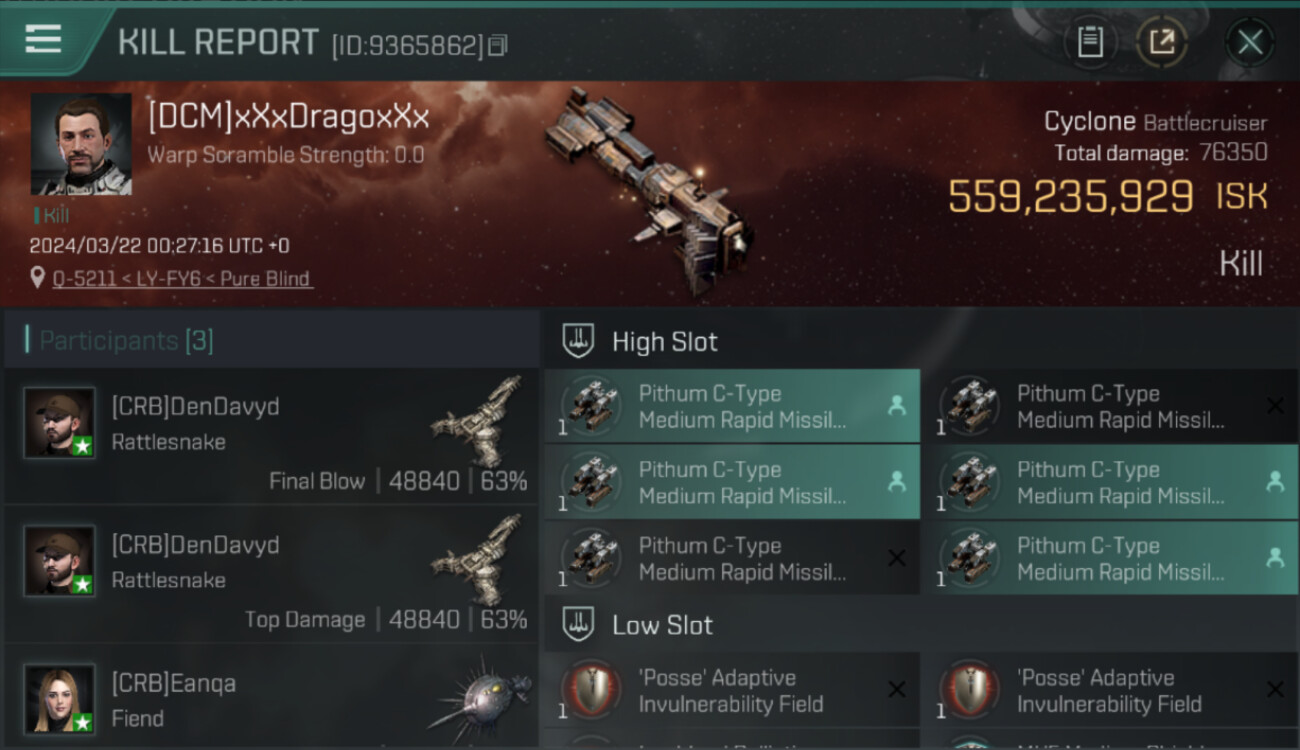Viewport: 1300px width, 750px height.
Task: Select the Top Damage DenDavyd participant row
Action: pyautogui.click(x=270, y=574)
